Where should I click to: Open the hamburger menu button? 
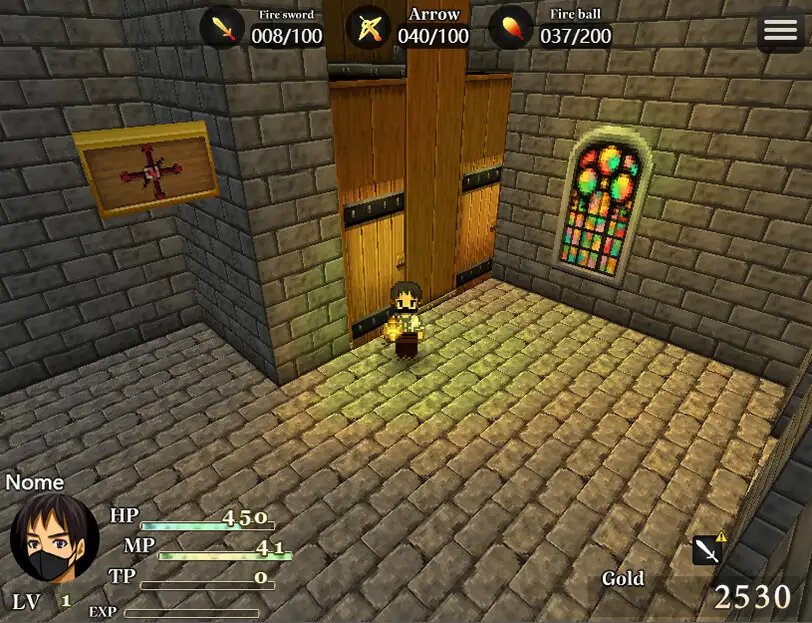pyautogui.click(x=780, y=31)
